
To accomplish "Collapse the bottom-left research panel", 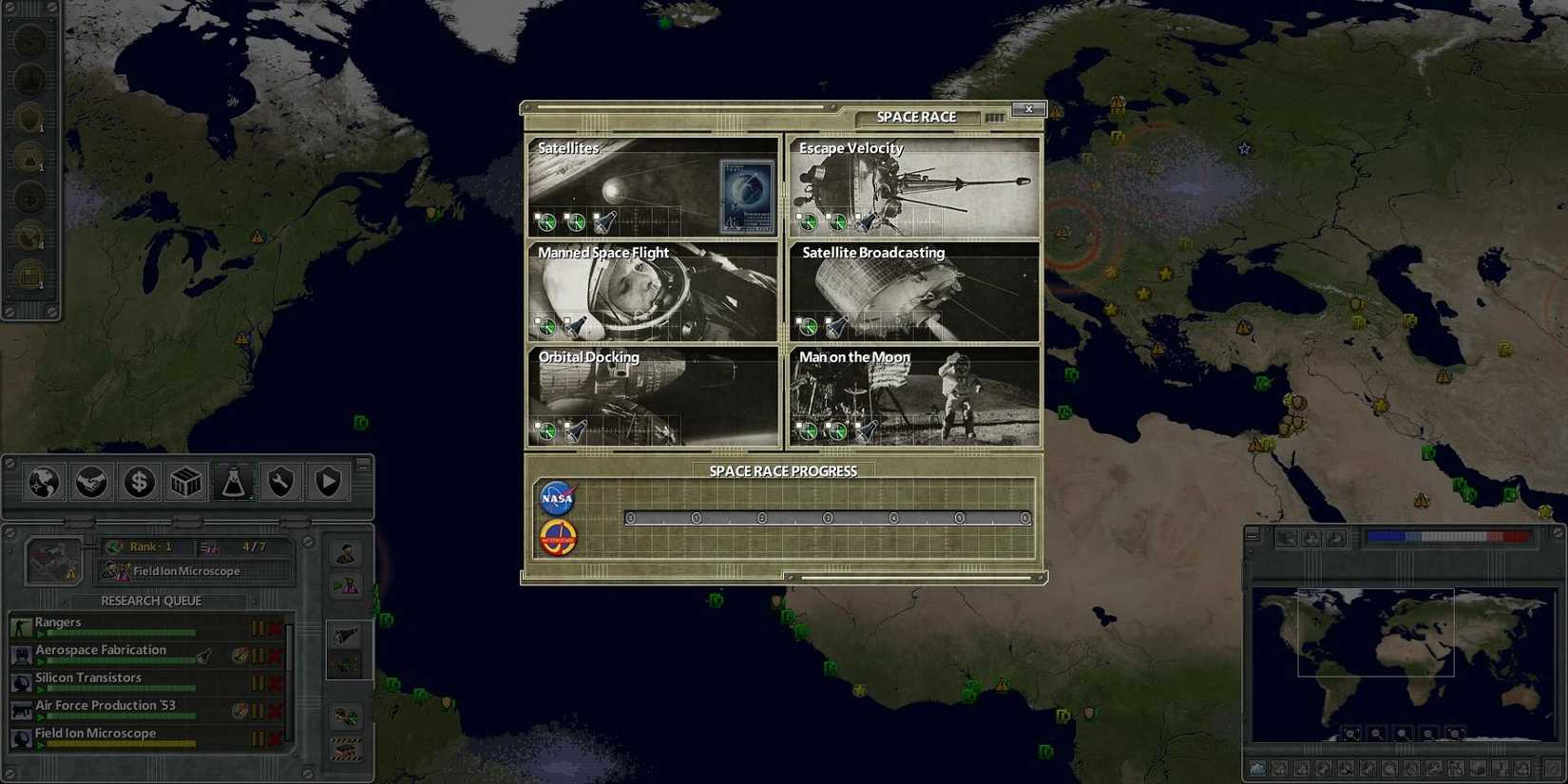I will pyautogui.click(x=362, y=463).
